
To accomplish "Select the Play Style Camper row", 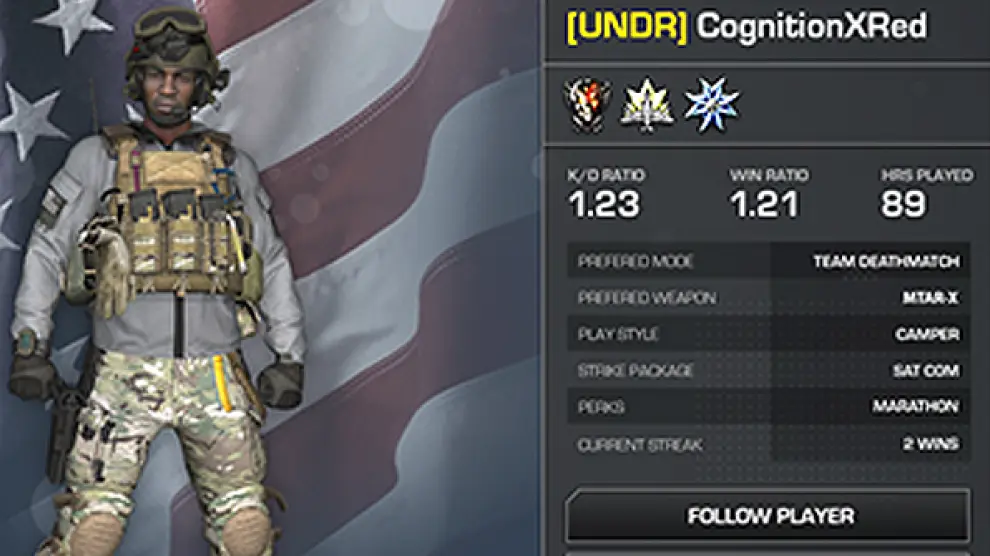I will tap(768, 334).
